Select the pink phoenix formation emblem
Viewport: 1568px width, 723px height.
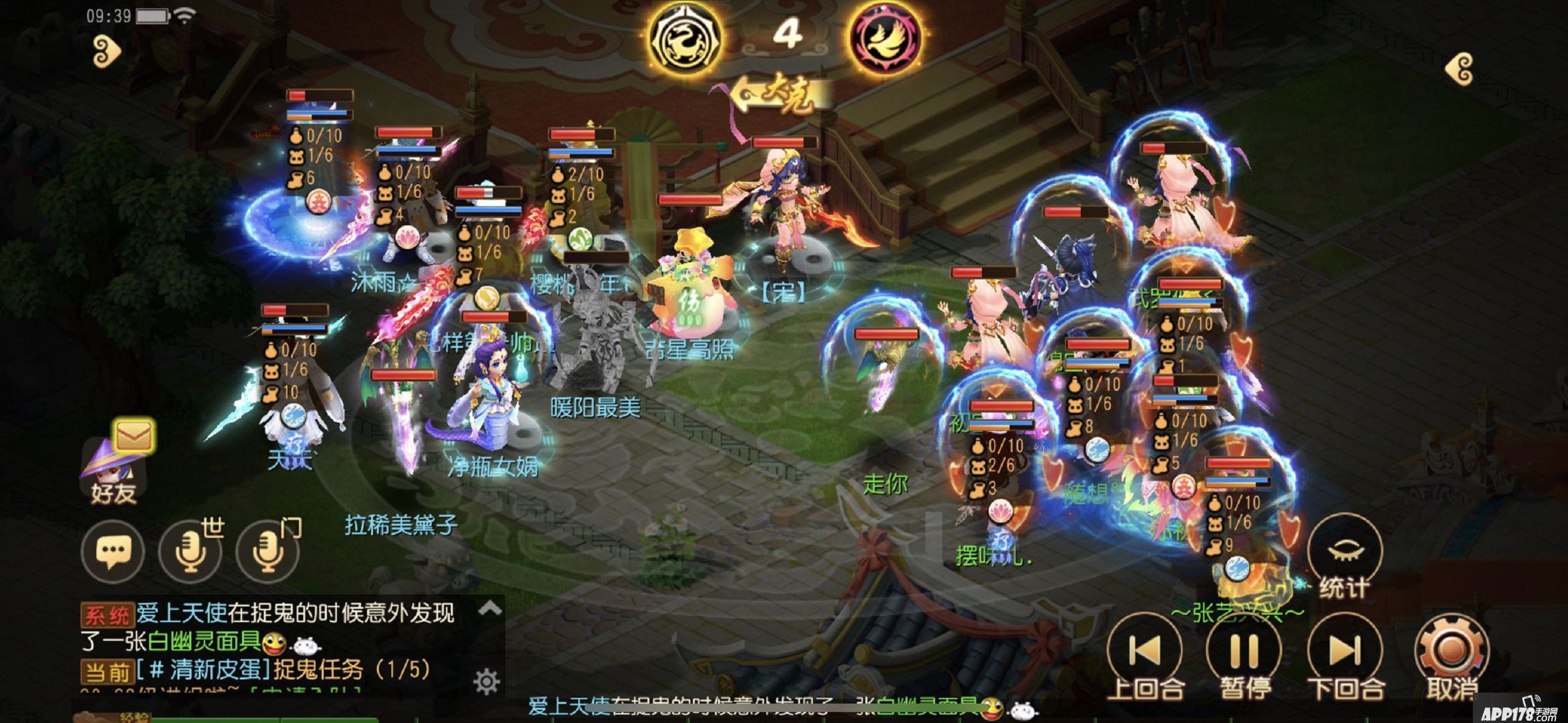(x=885, y=38)
